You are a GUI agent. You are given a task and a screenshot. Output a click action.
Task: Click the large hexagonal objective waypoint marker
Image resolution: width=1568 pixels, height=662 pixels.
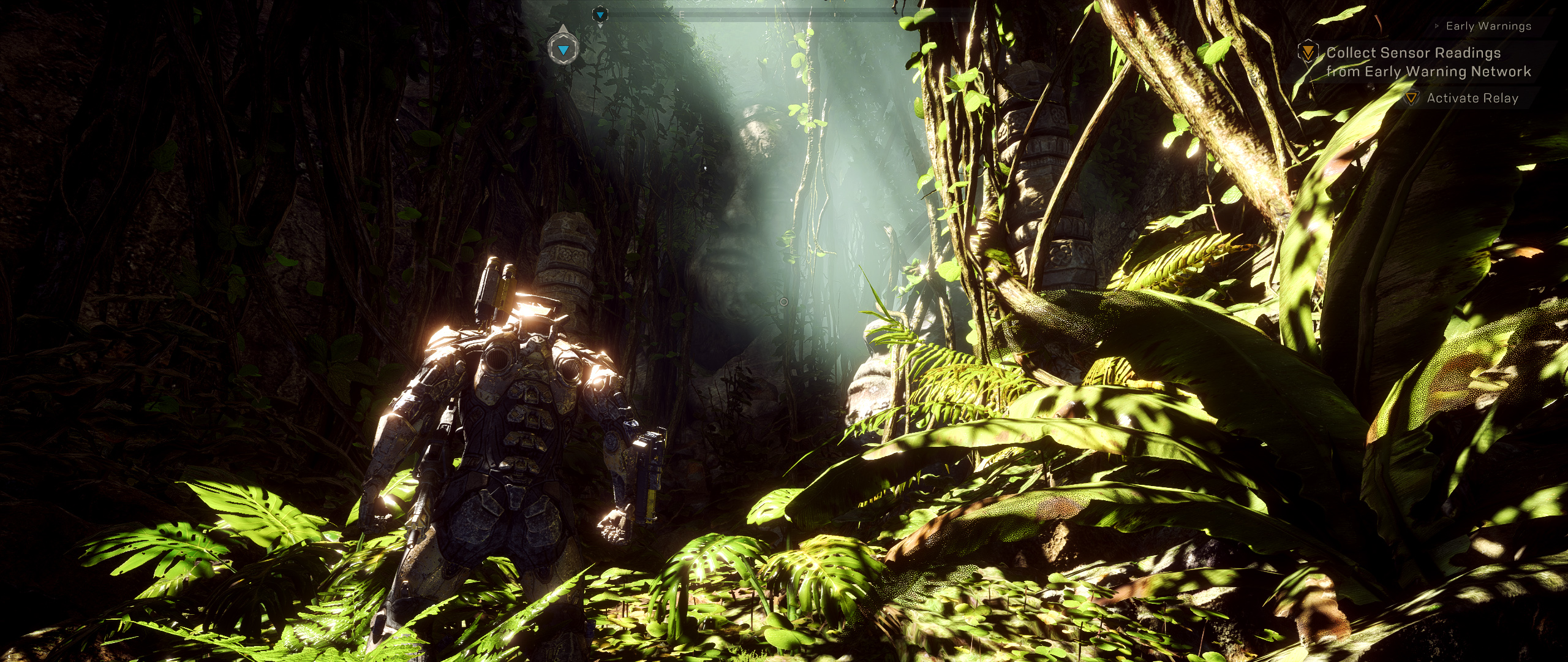point(563,50)
